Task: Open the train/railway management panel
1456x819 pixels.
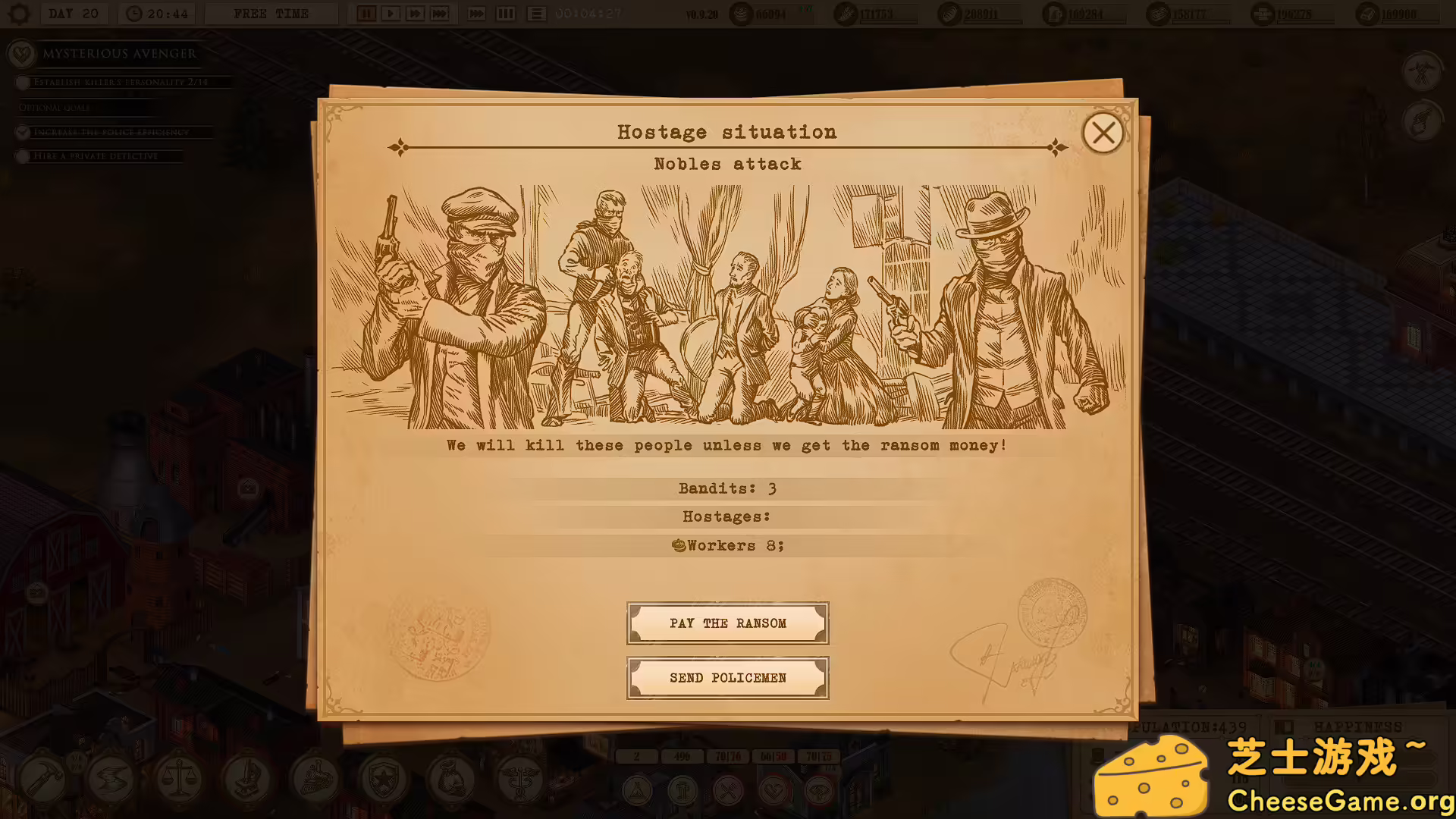Action: coord(316,779)
